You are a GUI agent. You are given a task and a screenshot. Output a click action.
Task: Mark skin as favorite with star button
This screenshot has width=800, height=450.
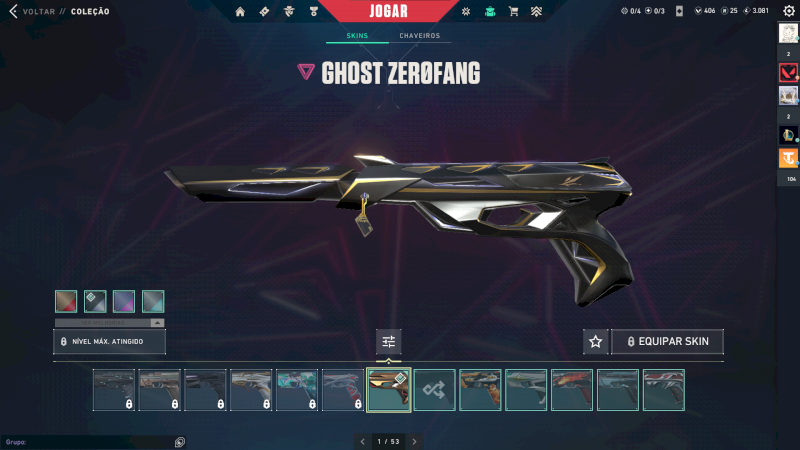pyautogui.click(x=596, y=342)
